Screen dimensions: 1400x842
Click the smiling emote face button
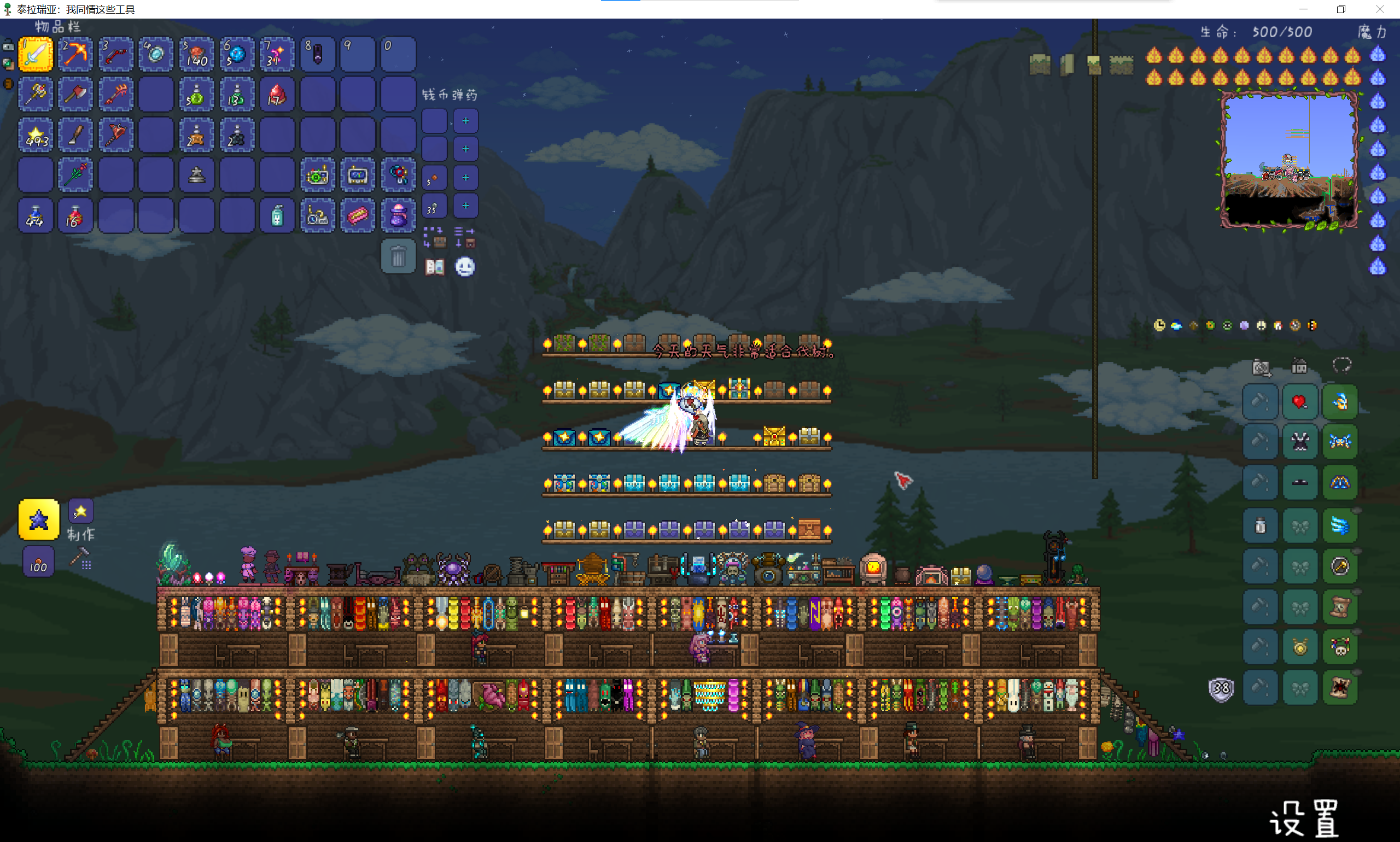point(465,267)
